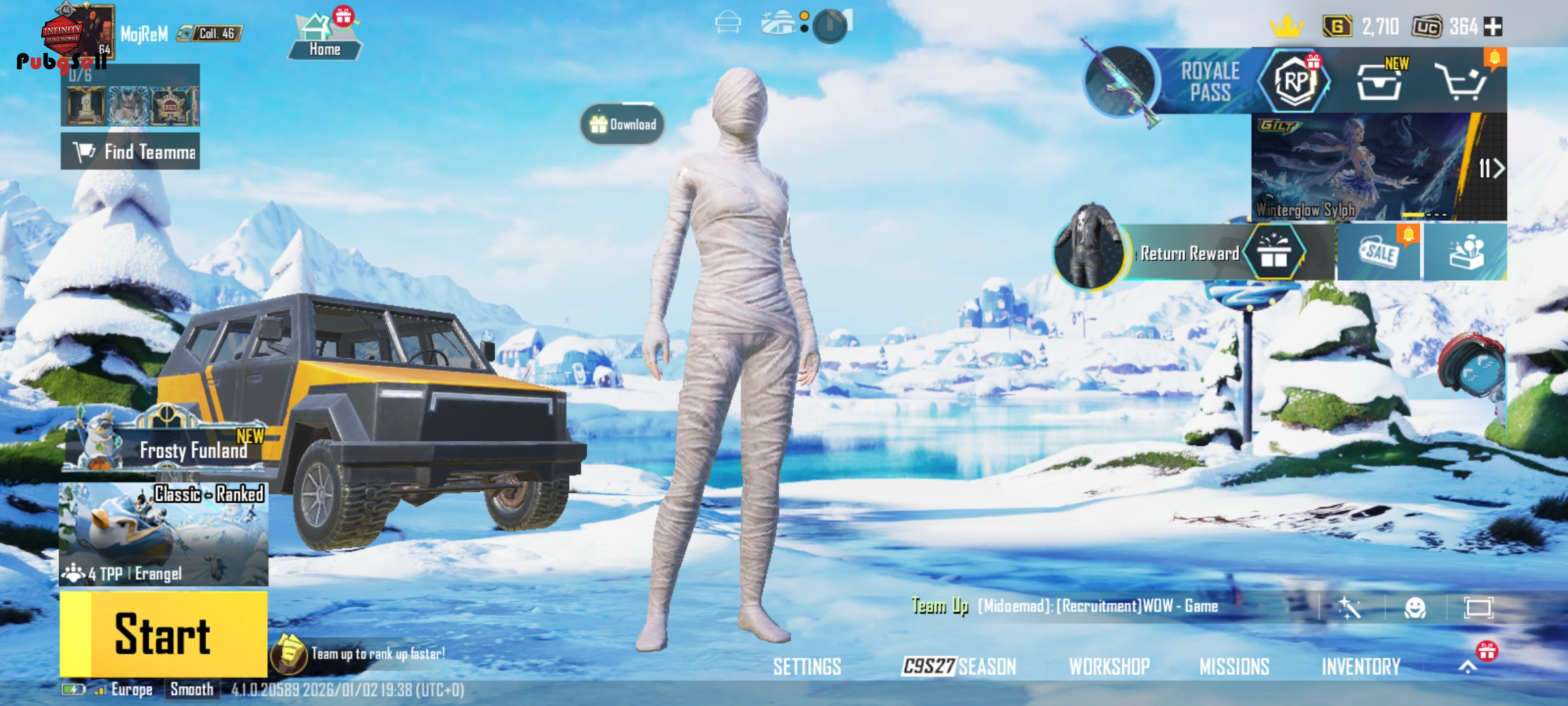Open the Missions menu
The image size is (1568, 706).
click(x=1234, y=667)
